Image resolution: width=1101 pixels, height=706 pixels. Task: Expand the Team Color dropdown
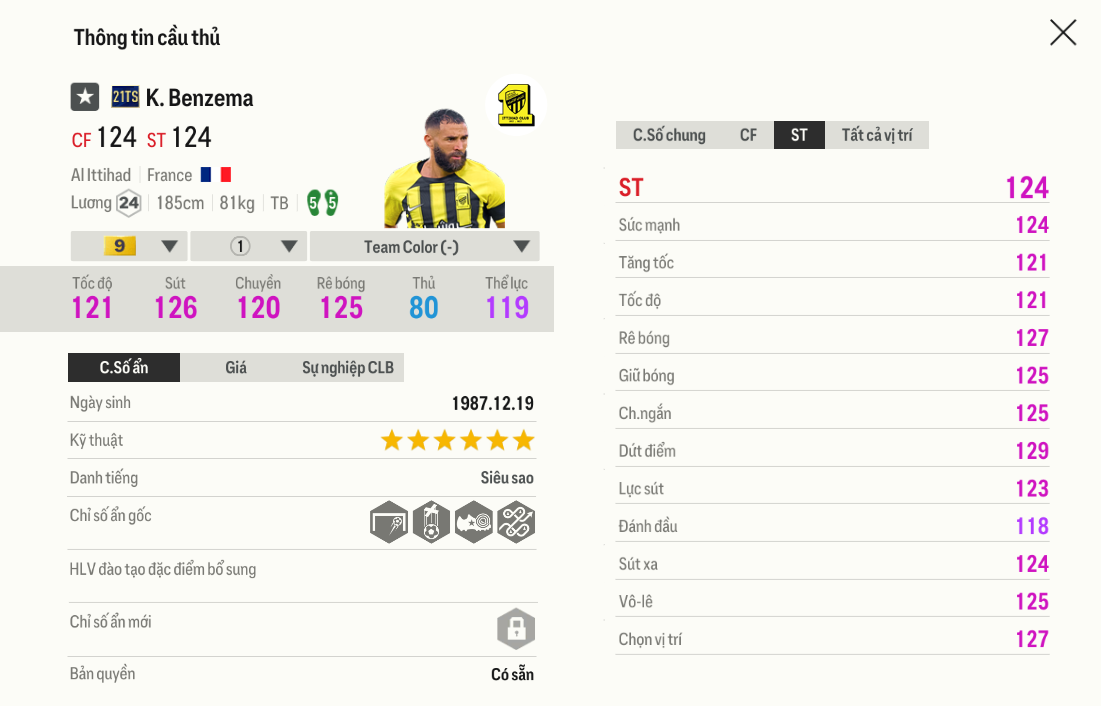[424, 246]
